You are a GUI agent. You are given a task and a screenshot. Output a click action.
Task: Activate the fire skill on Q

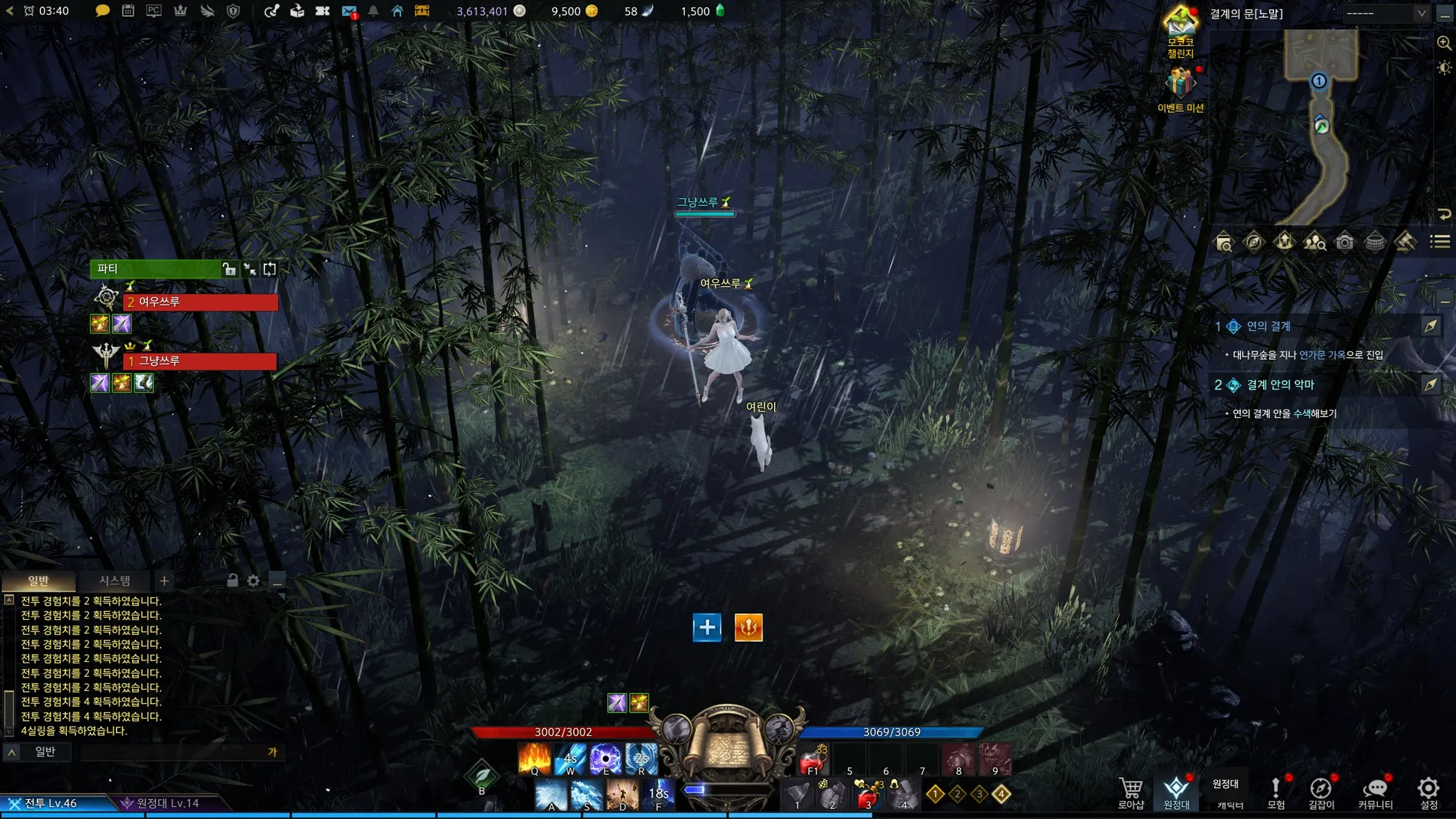click(535, 758)
